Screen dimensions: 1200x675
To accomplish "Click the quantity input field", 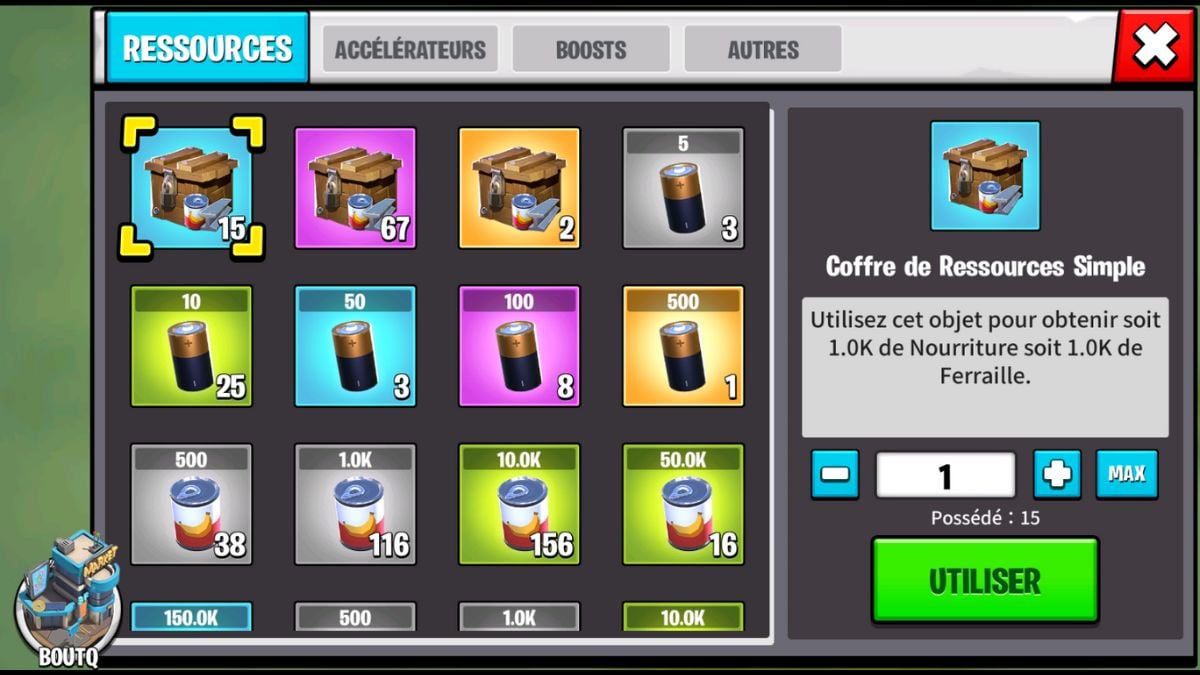I will click(x=946, y=475).
